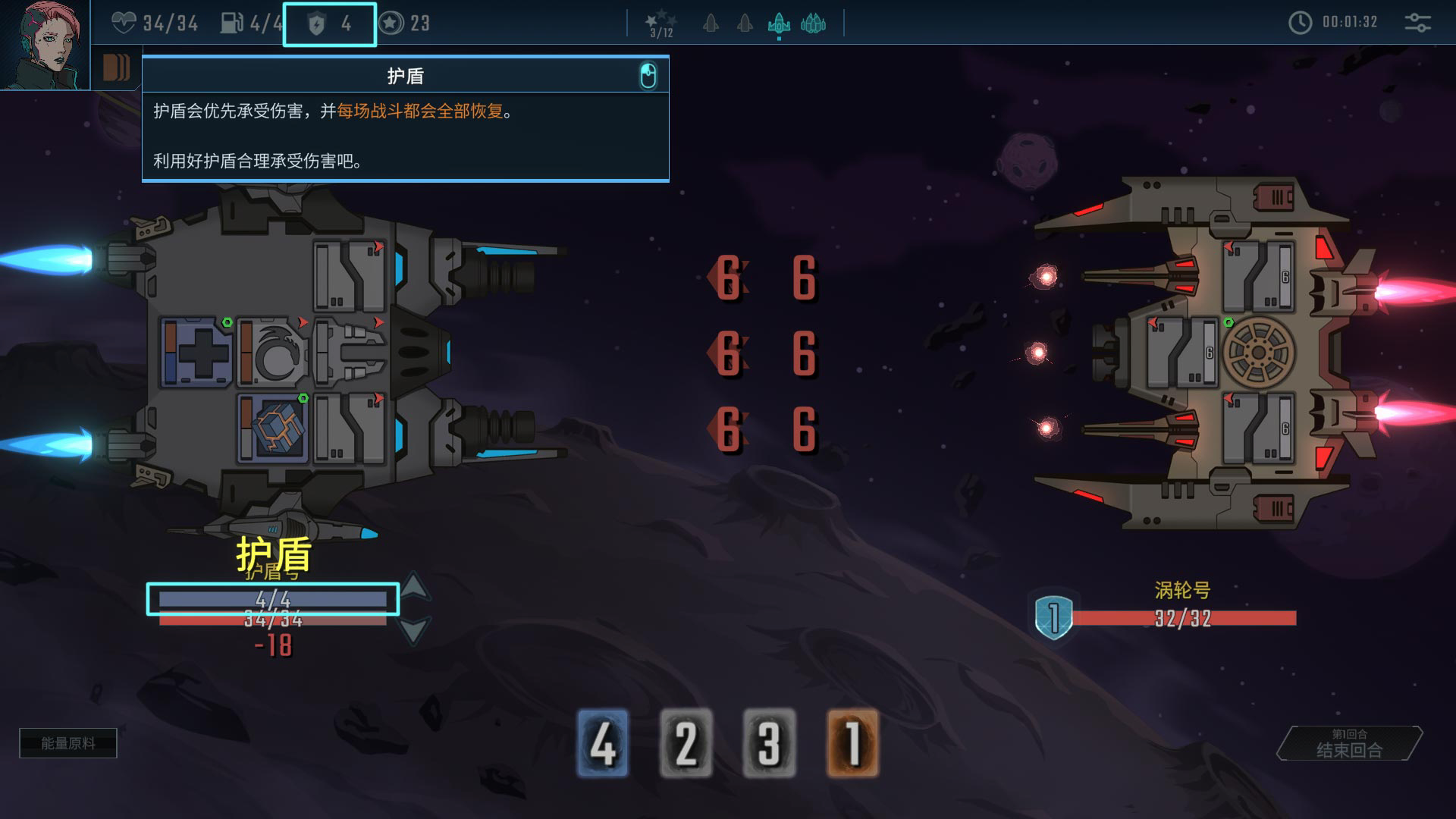
Task: Choose the grey energy die showing 3
Action: (x=769, y=743)
